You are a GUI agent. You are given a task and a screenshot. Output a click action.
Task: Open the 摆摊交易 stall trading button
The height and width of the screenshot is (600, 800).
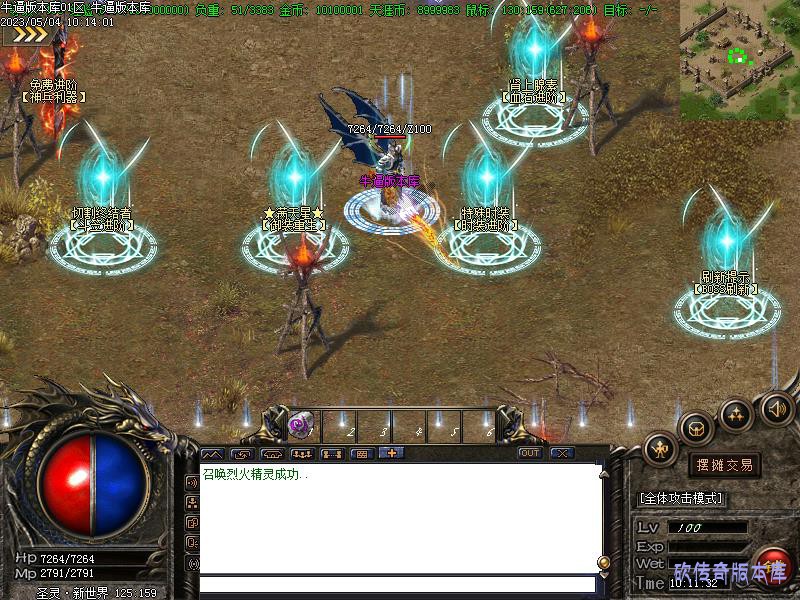tap(724, 465)
